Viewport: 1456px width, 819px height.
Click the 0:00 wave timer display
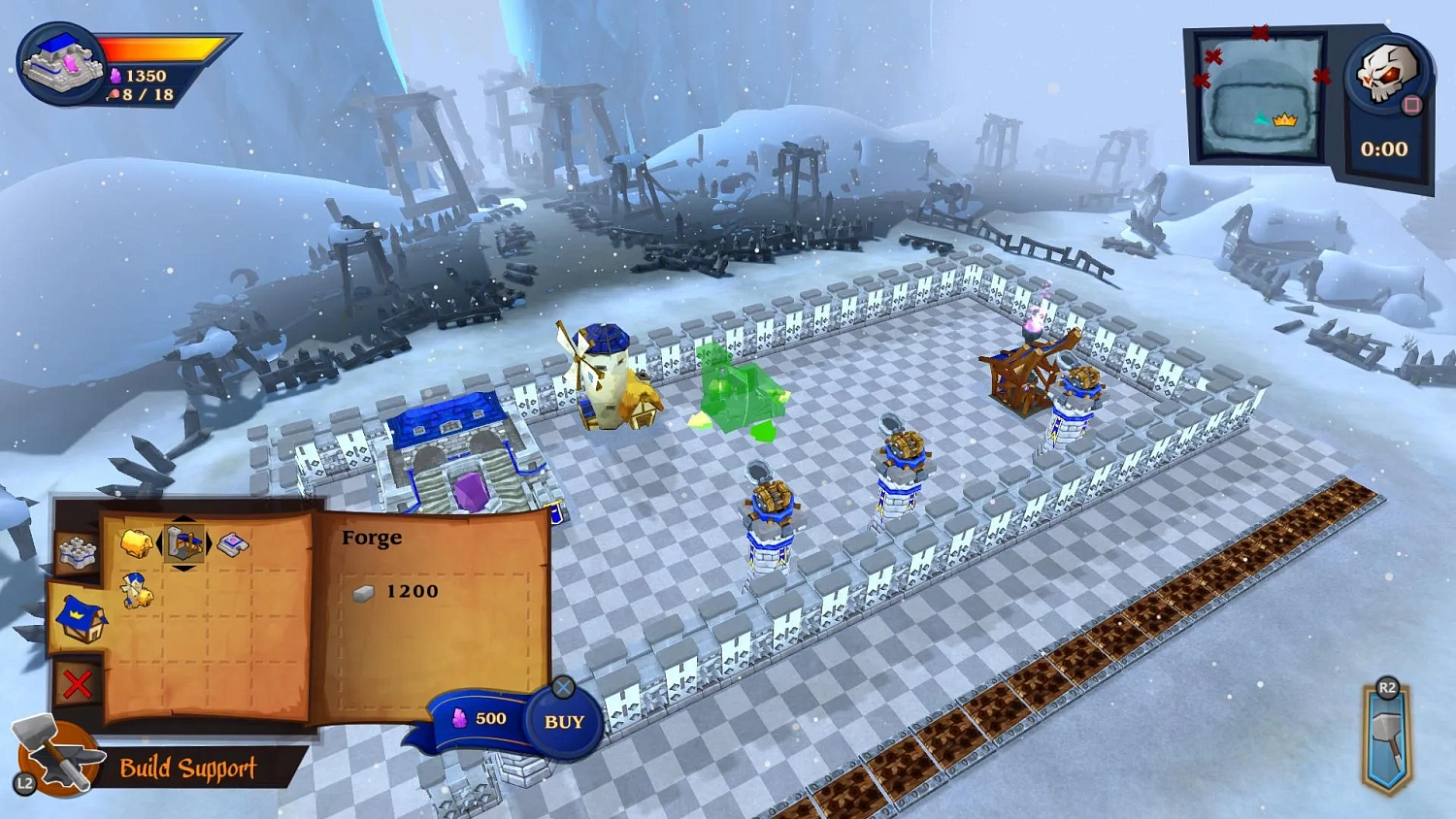point(1384,148)
